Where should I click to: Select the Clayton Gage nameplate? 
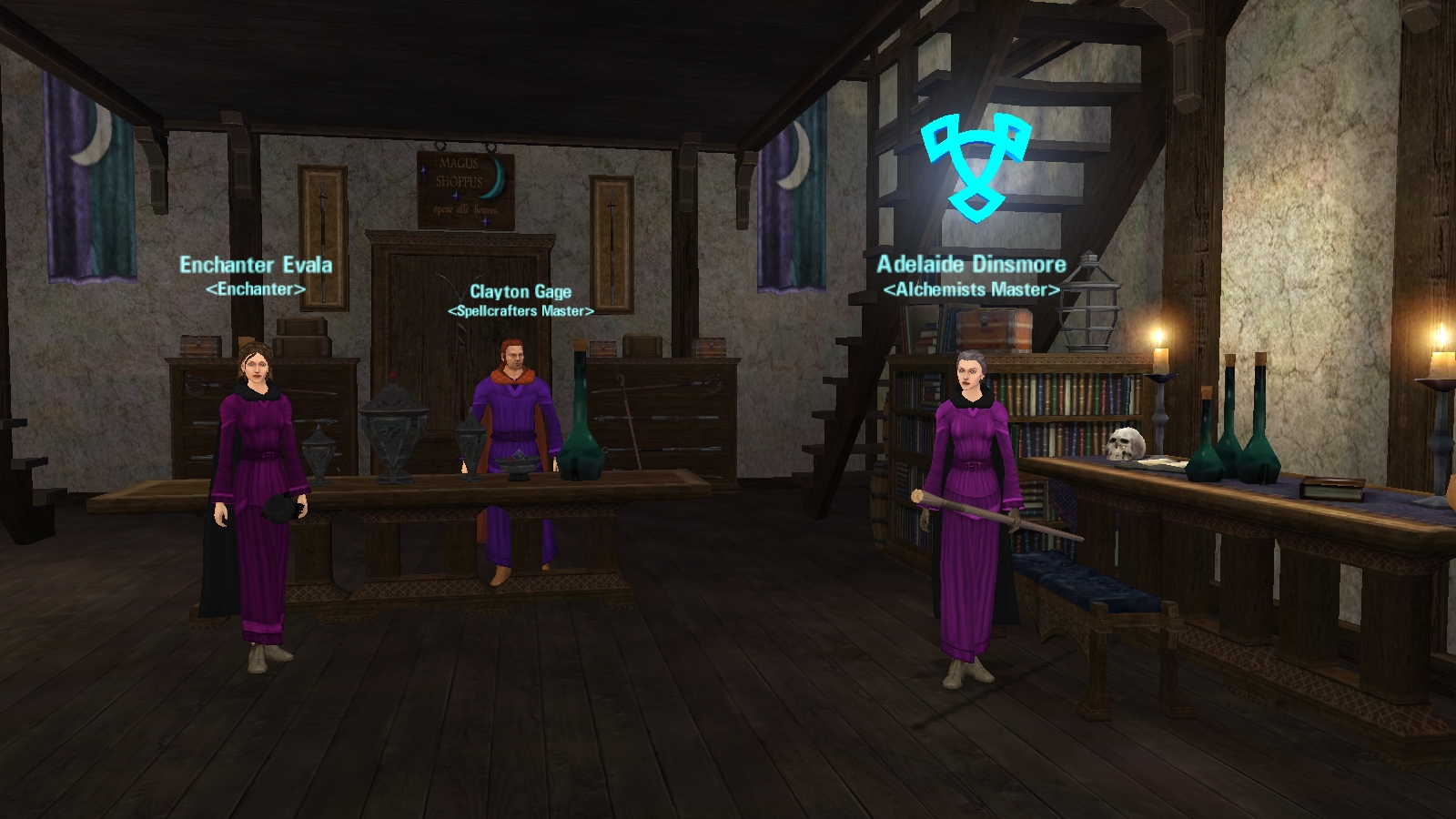click(521, 292)
